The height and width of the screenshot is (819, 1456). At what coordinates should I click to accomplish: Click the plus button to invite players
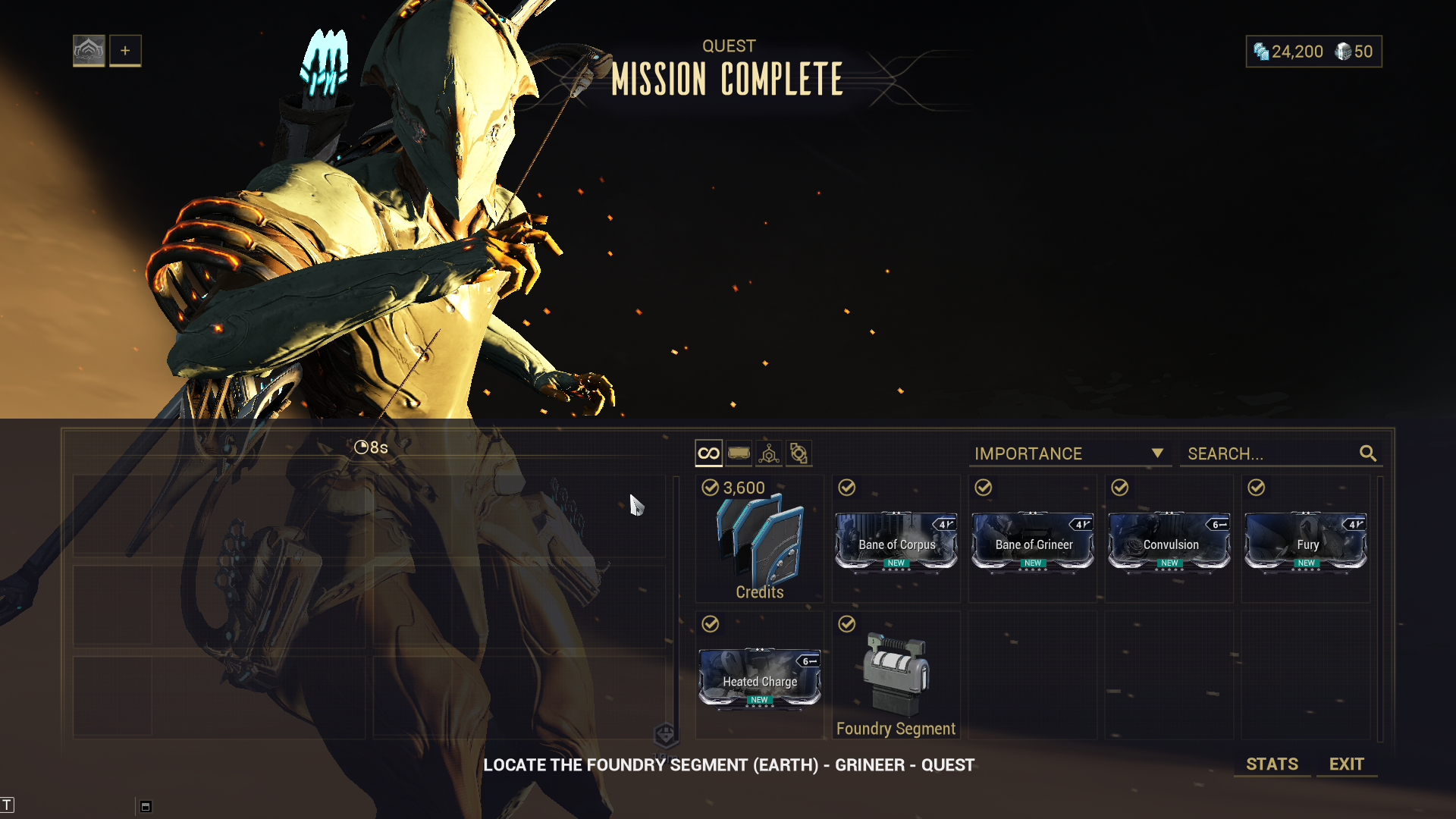[125, 51]
